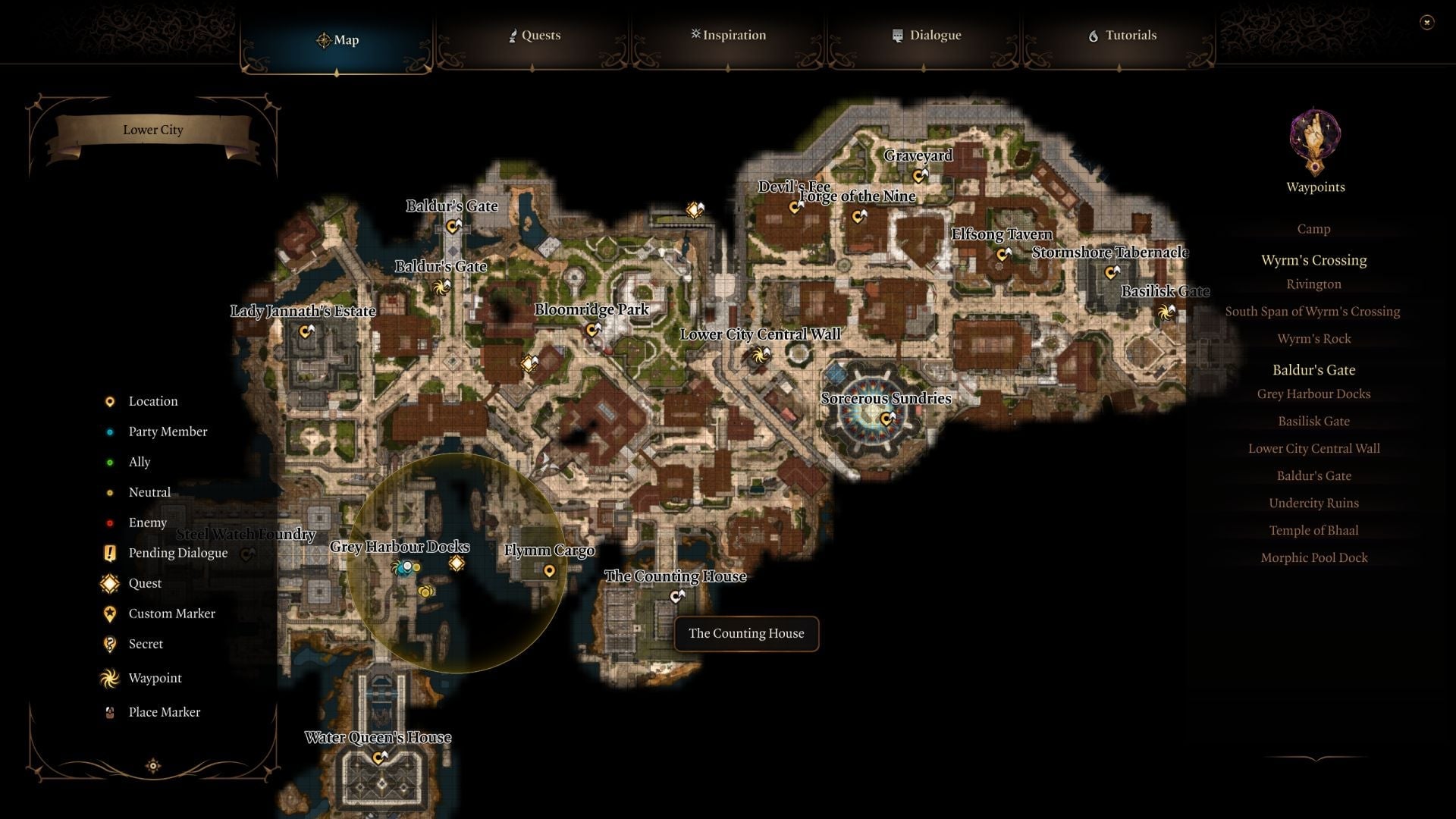
Task: Switch to the Quests tab
Action: point(535,35)
